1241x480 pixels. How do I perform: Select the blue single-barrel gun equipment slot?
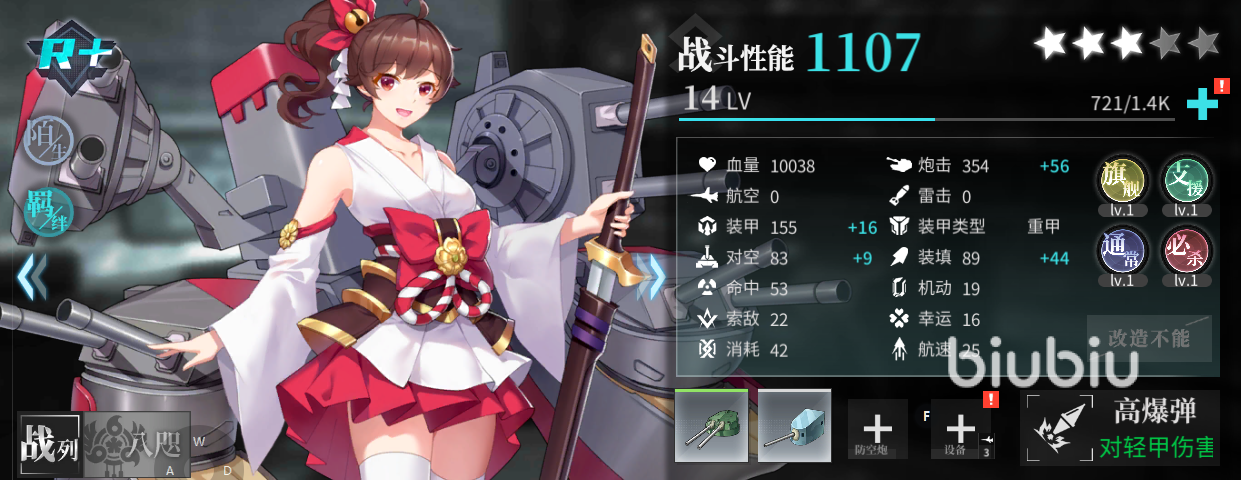click(x=794, y=425)
